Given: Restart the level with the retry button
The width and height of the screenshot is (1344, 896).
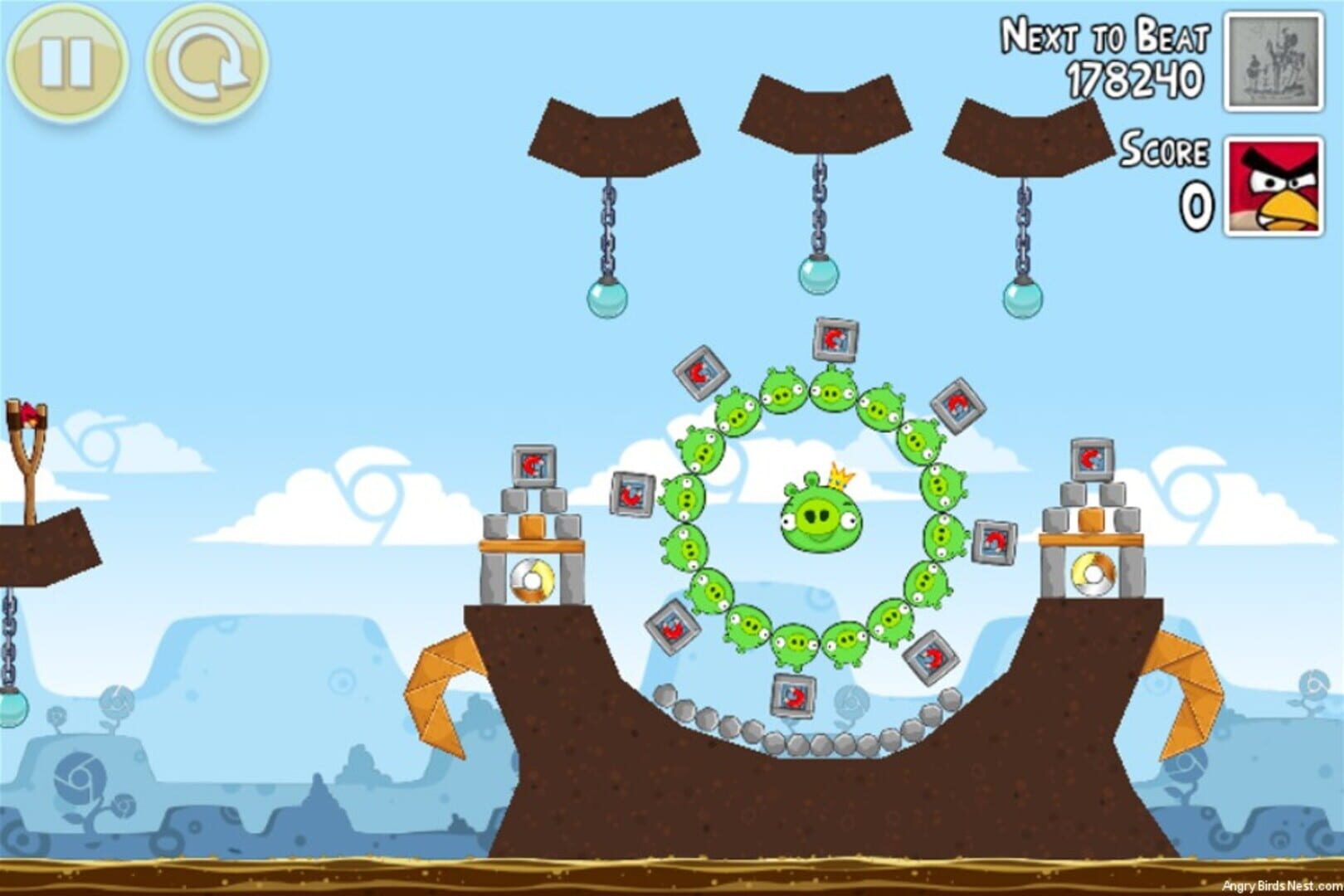Looking at the screenshot, I should pyautogui.click(x=207, y=63).
